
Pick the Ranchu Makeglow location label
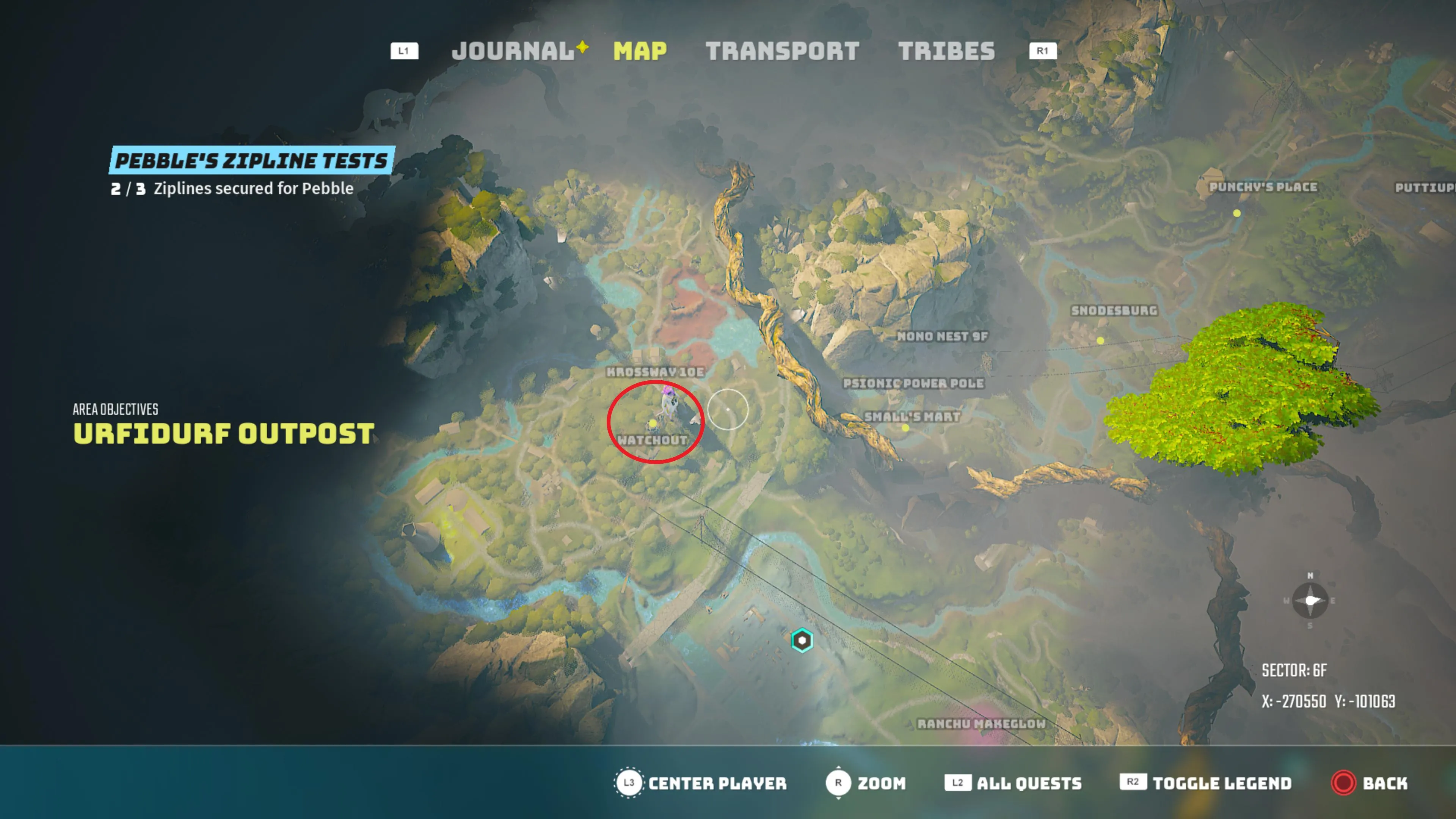click(x=981, y=723)
